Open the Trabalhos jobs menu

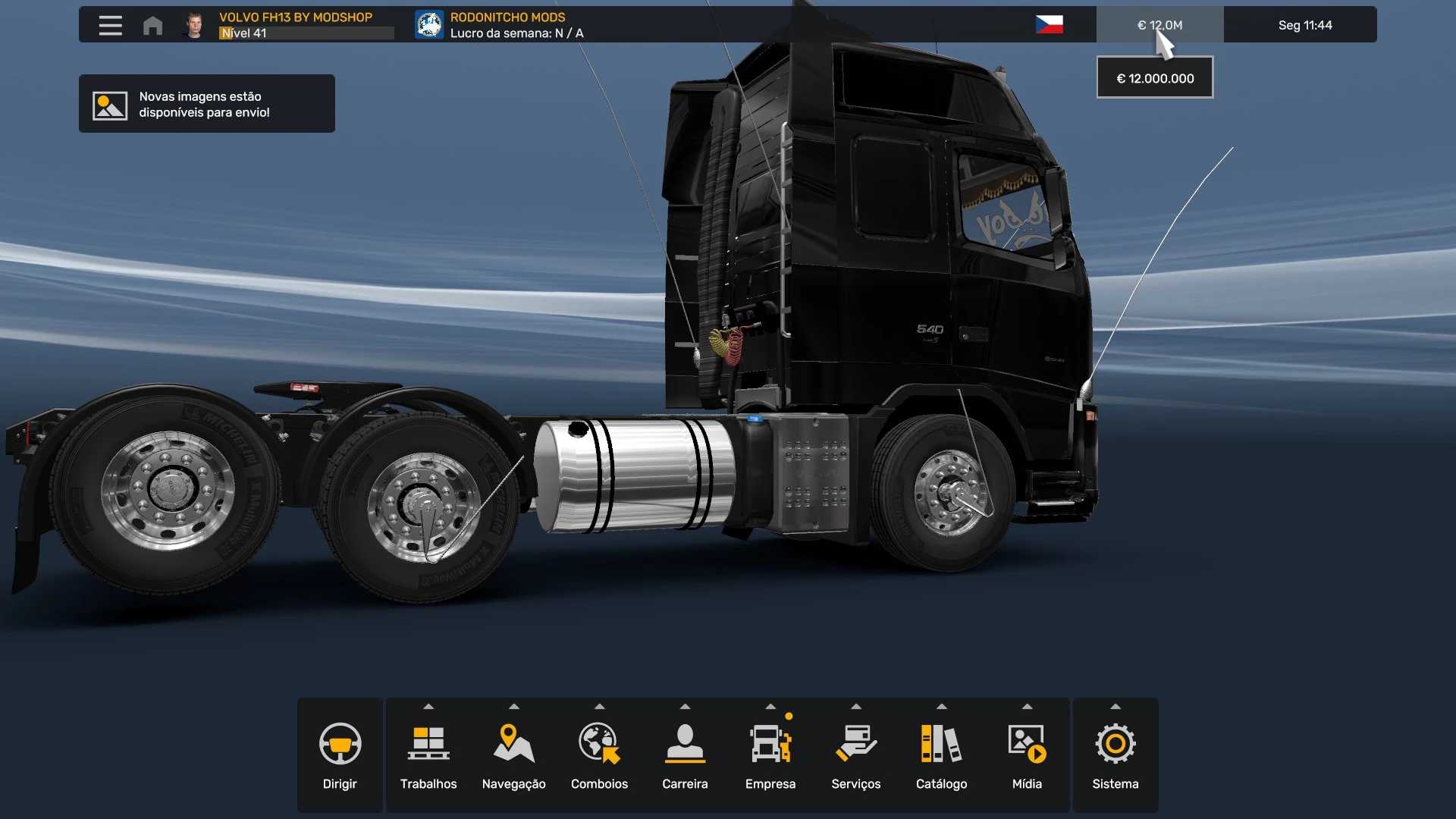point(428,755)
